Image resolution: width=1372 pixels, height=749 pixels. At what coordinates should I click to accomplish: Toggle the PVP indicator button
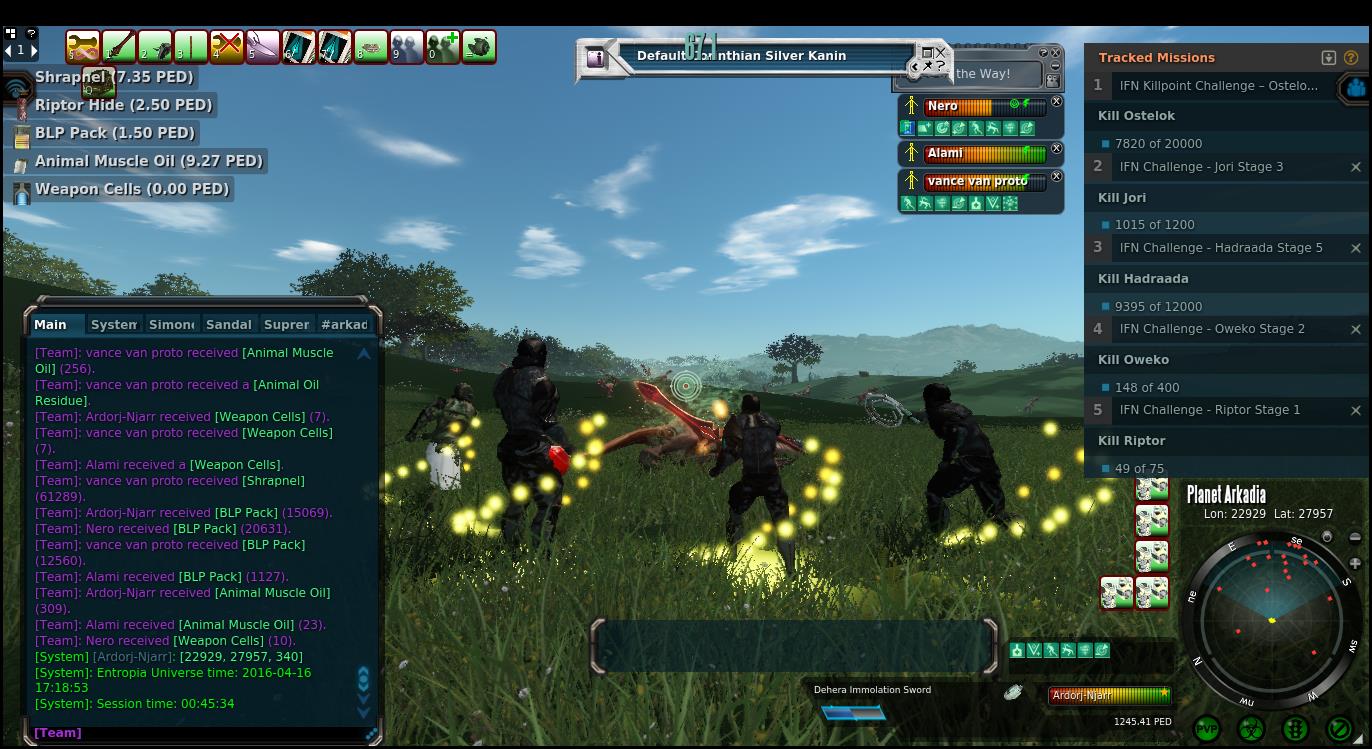pyautogui.click(x=1207, y=729)
